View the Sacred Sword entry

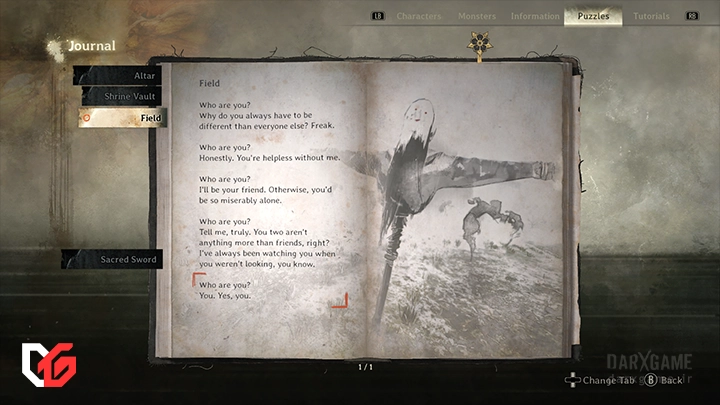114,259
